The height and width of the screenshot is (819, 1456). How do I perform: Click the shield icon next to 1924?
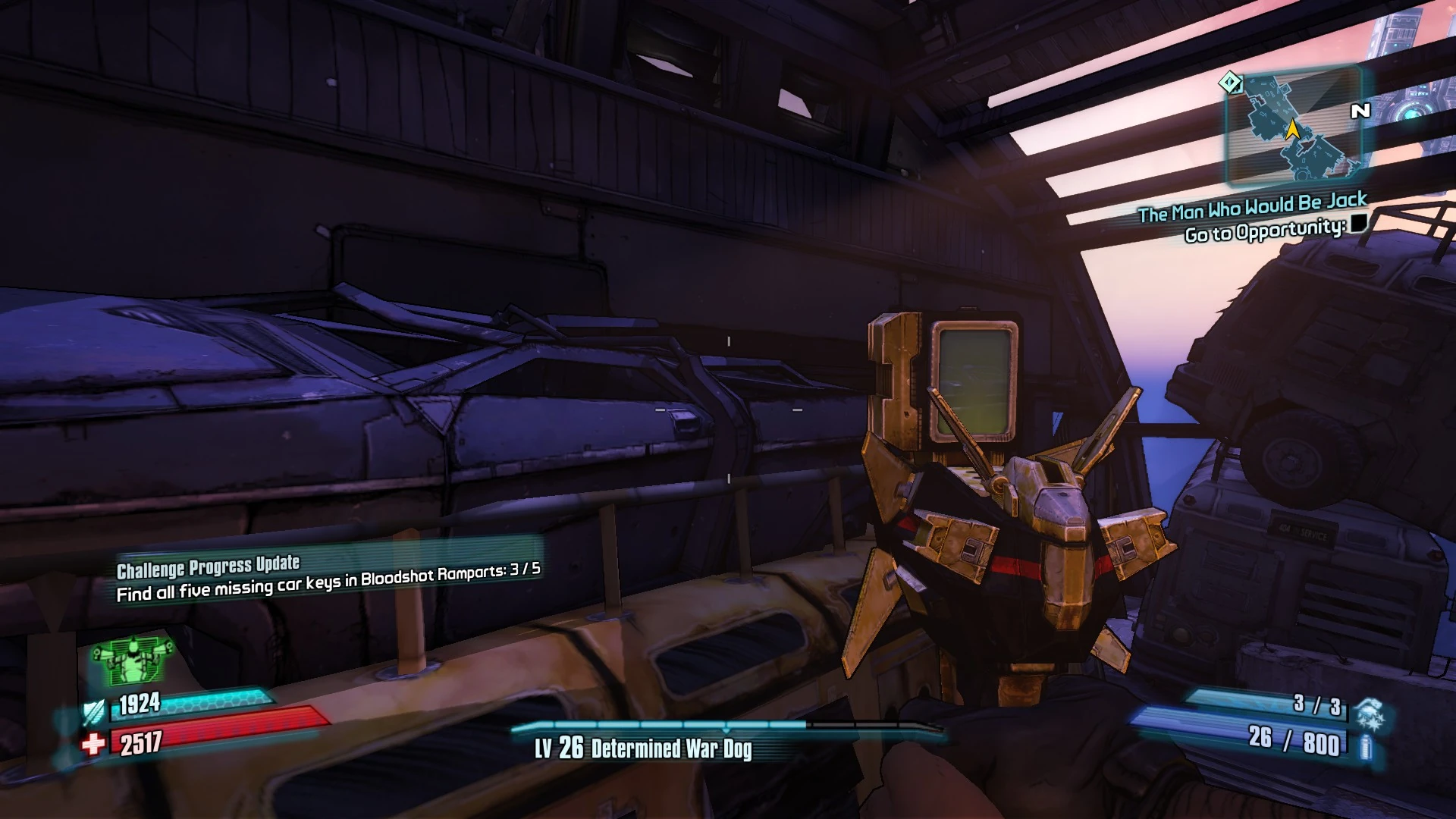[94, 711]
